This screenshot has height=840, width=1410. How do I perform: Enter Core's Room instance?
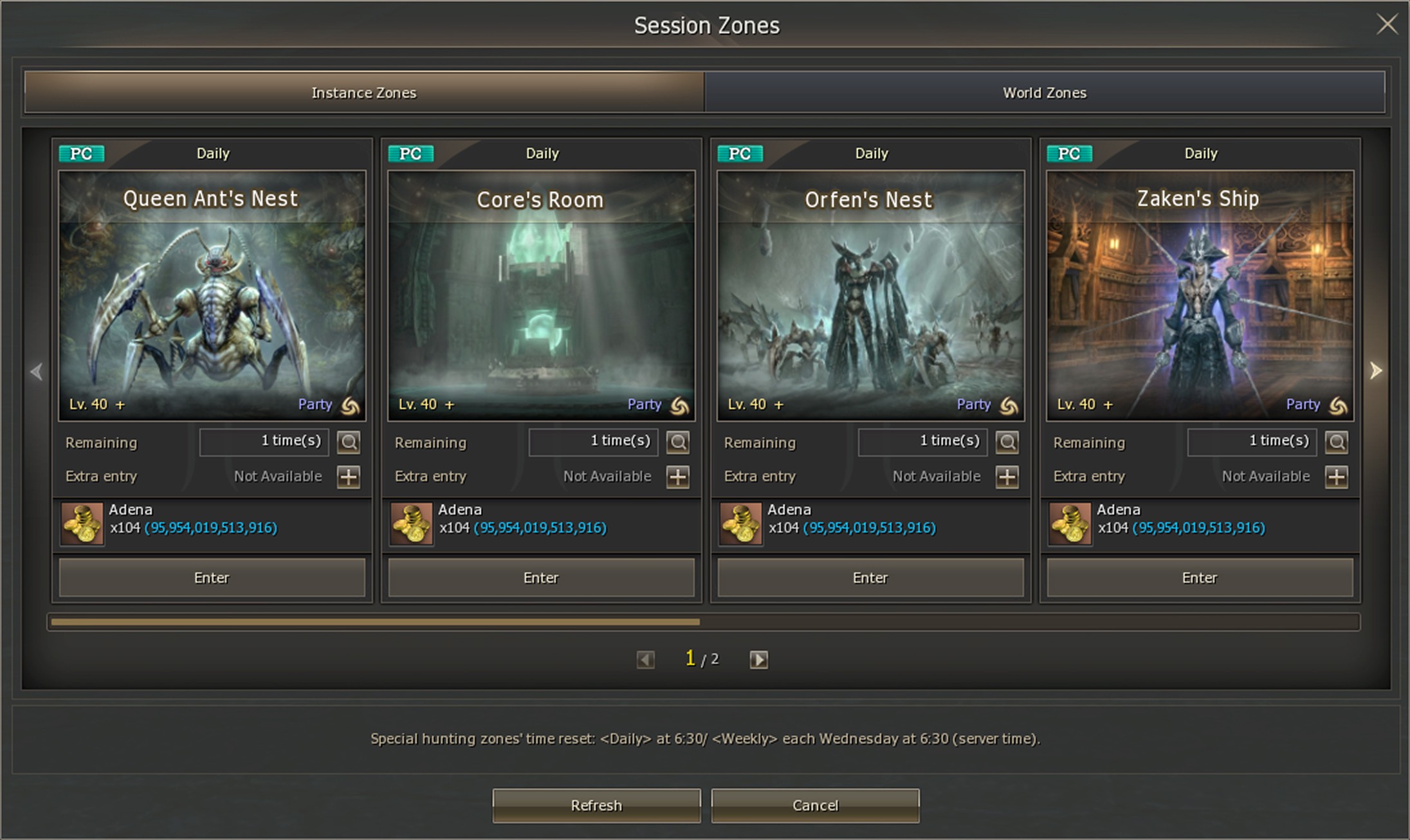click(x=541, y=578)
